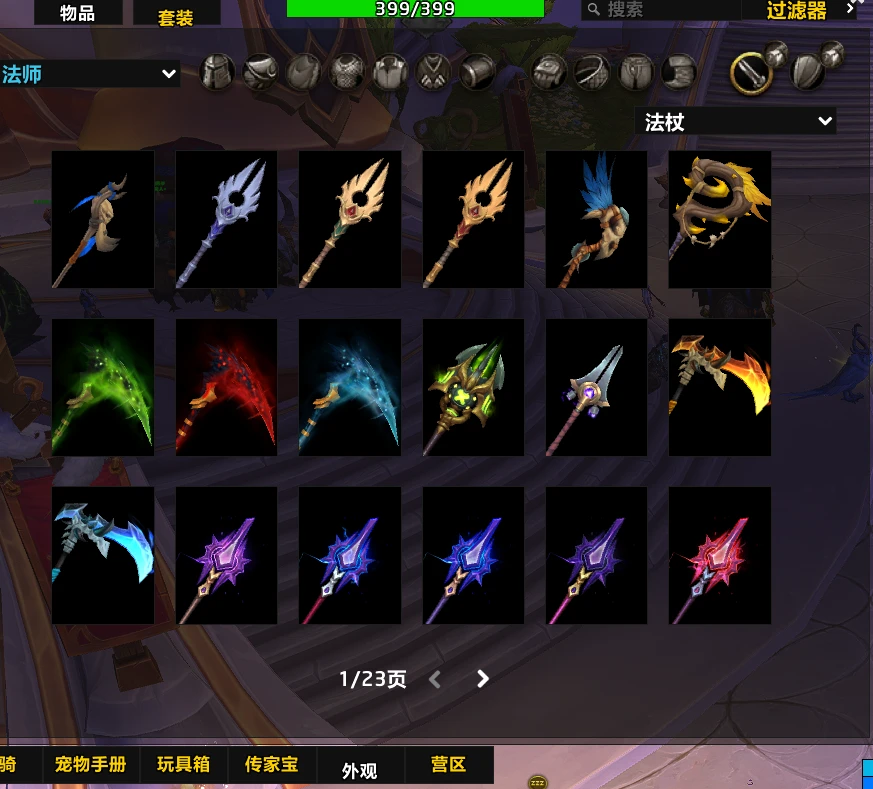Viewport: 873px width, 789px height.
Task: Open the 宠物手册 pet journal tab
Action: pyautogui.click(x=91, y=765)
